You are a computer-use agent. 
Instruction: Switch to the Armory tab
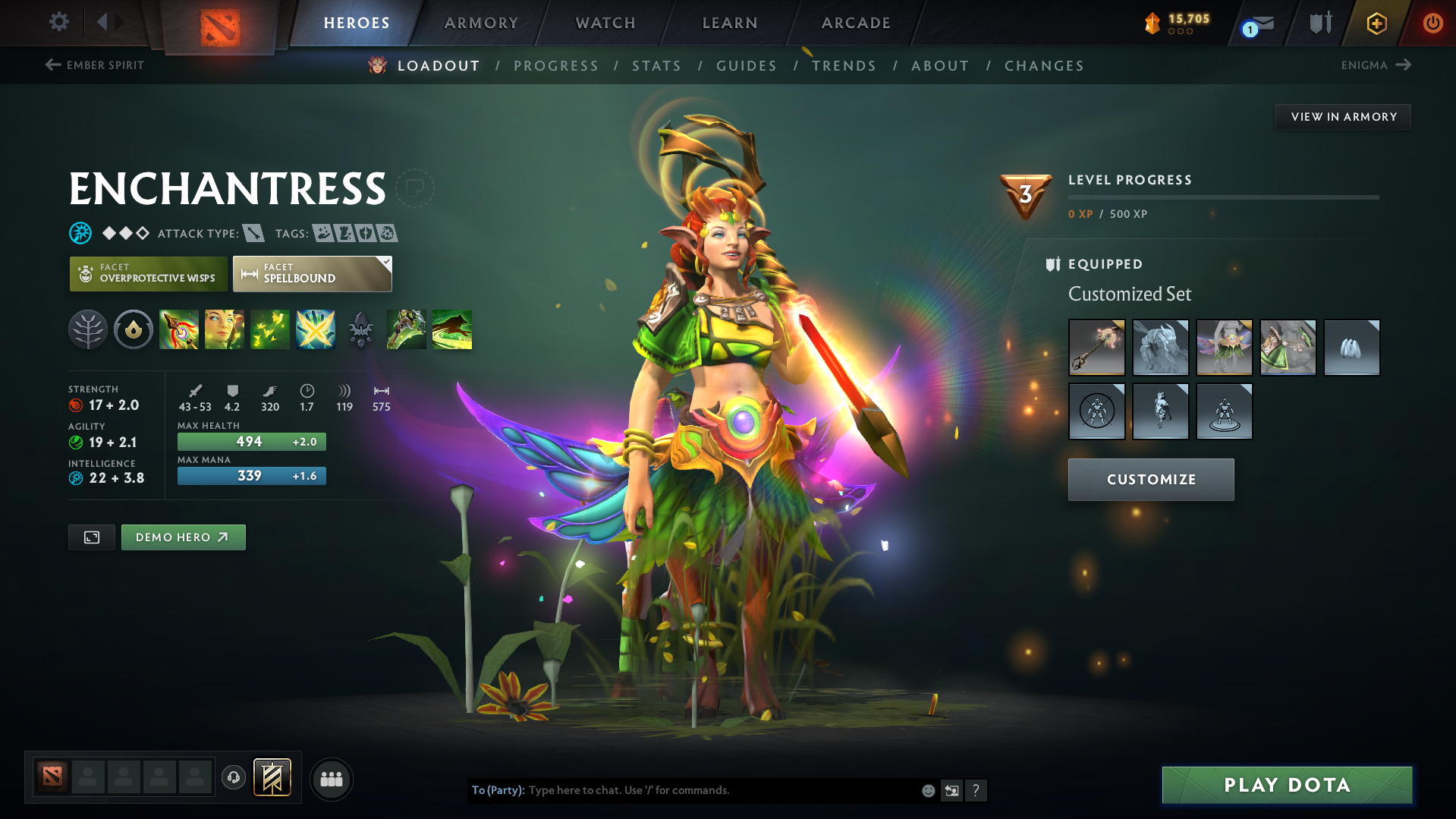coord(481,23)
